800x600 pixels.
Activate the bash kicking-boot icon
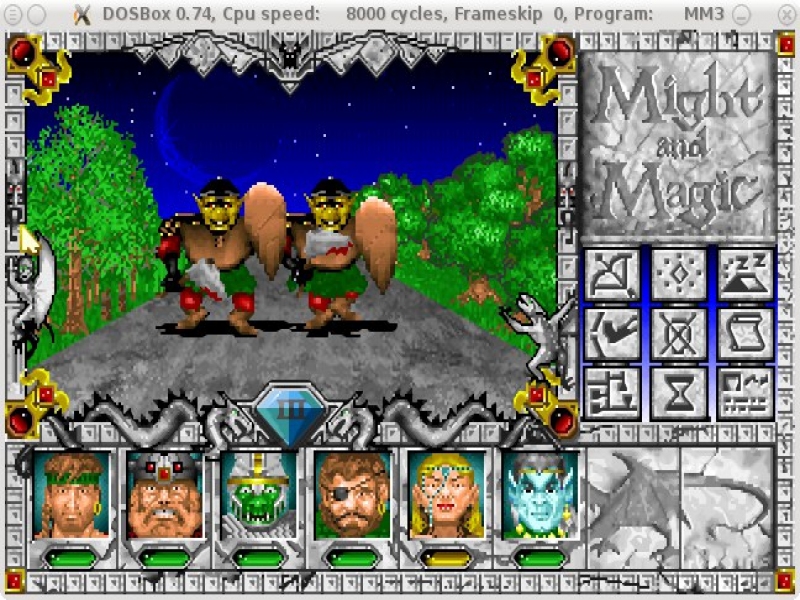pyautogui.click(x=613, y=334)
